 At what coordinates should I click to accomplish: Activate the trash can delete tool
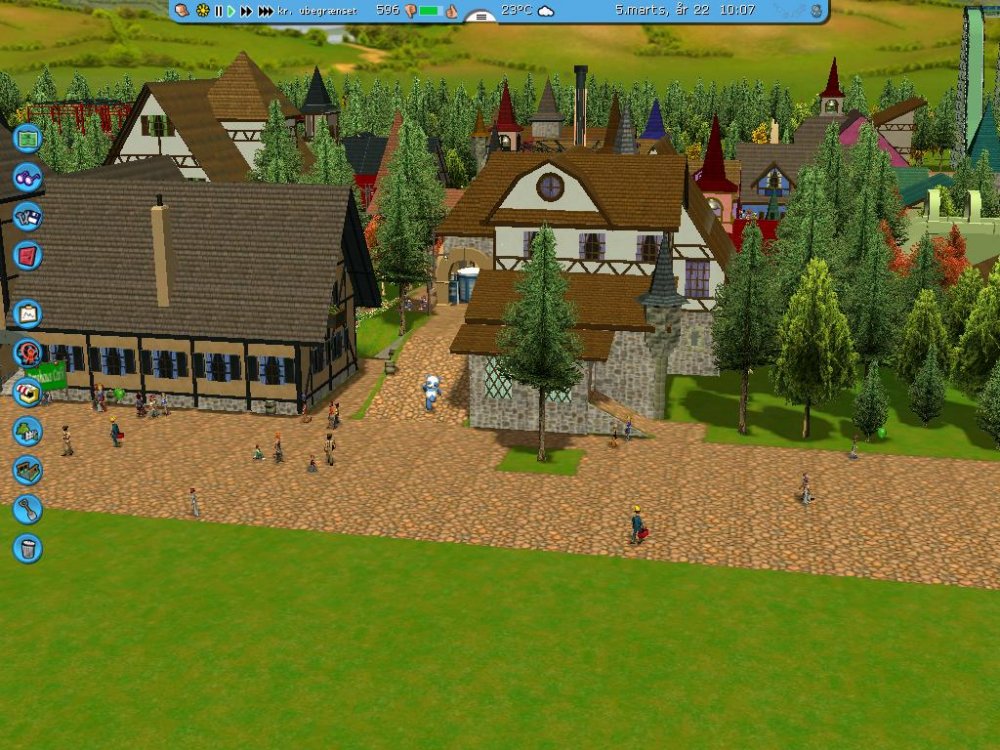pos(27,548)
